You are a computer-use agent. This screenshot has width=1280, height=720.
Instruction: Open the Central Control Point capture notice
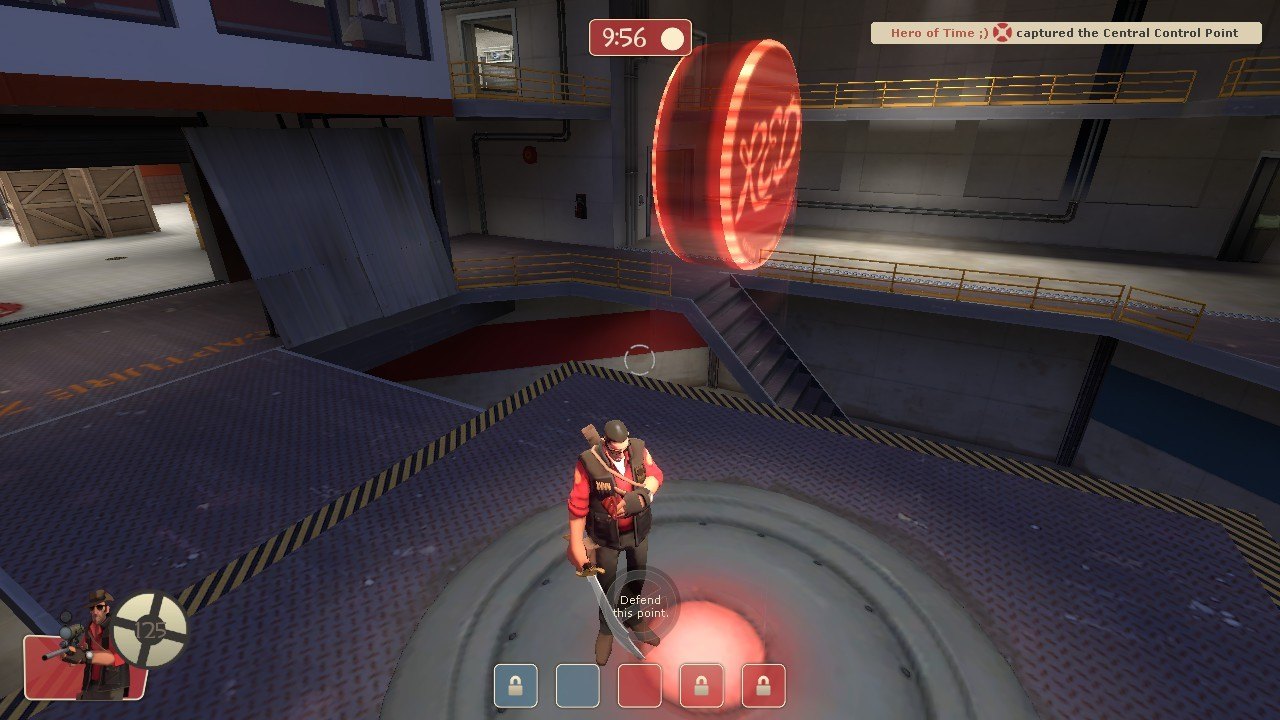click(x=1065, y=33)
